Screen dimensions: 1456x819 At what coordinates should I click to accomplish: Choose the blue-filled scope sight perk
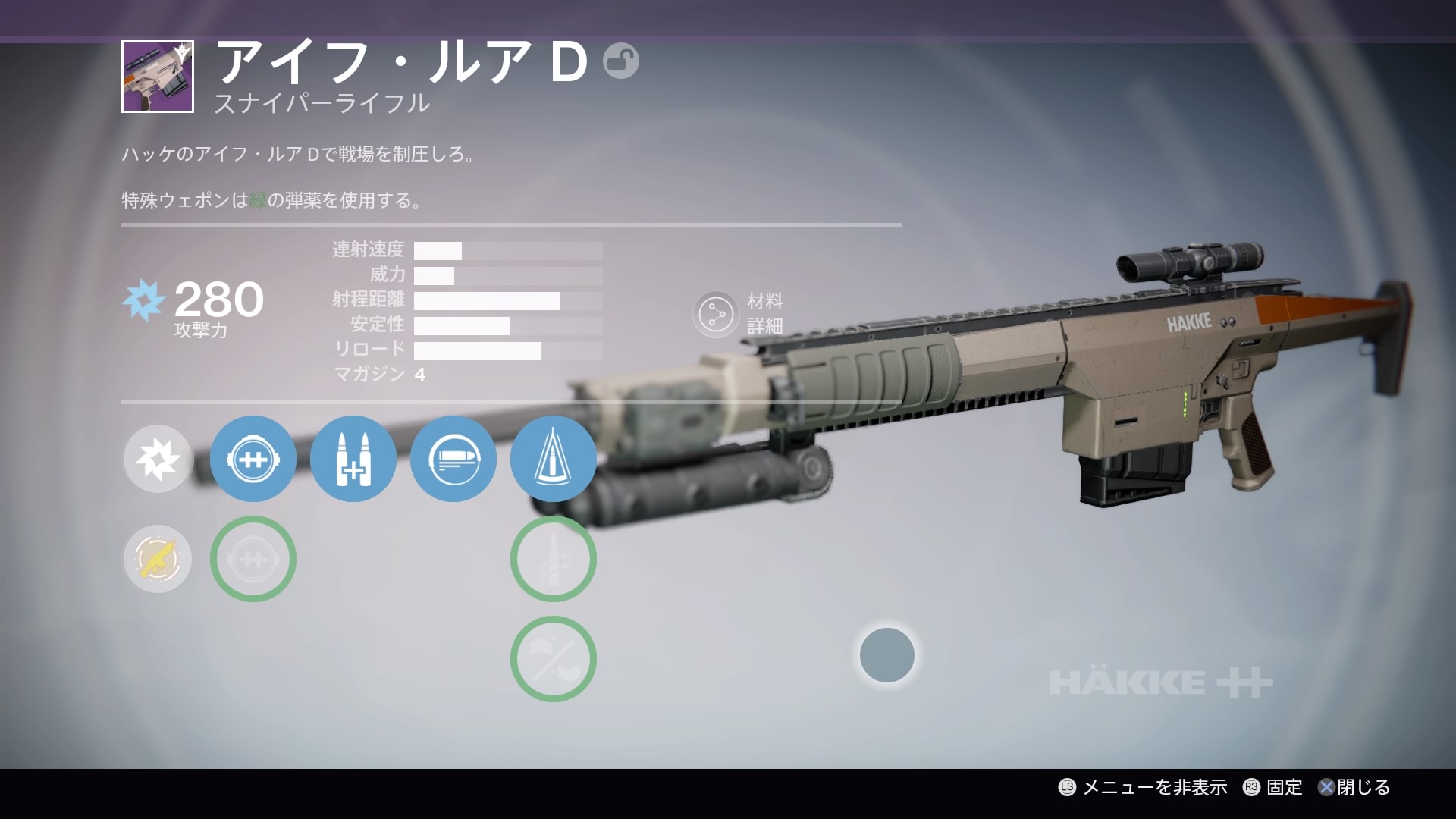pos(253,459)
